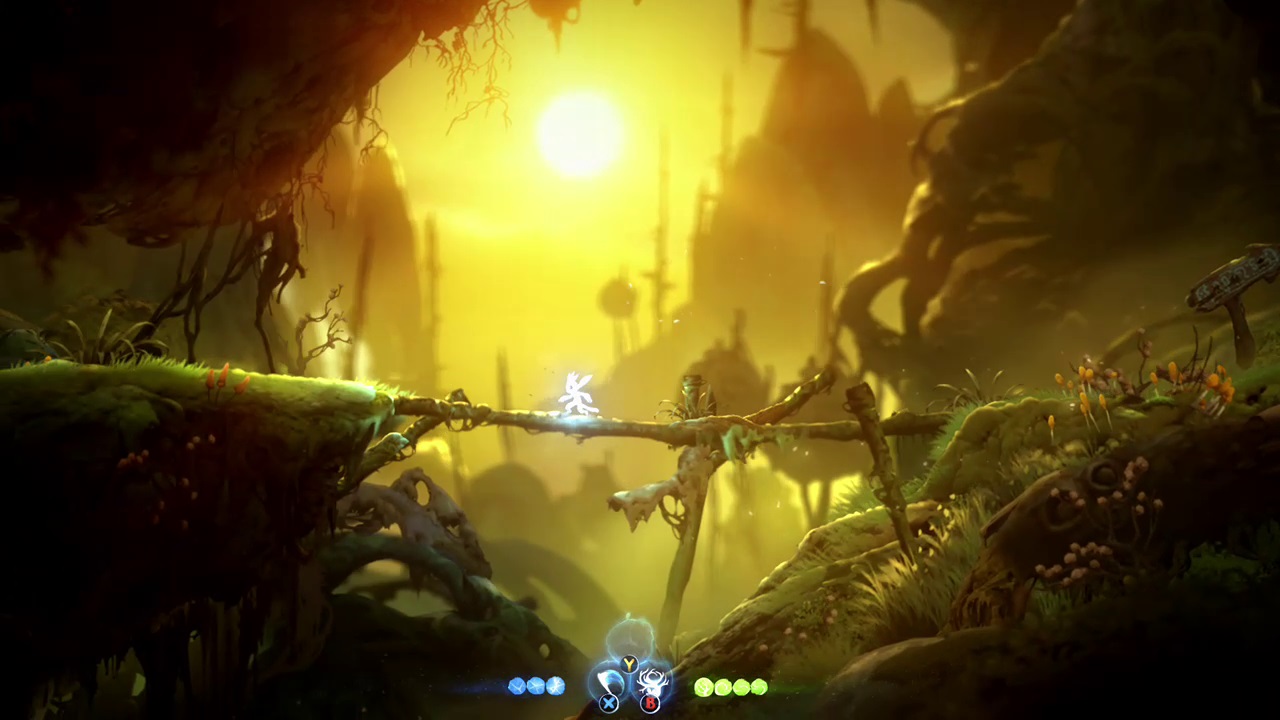Select the antlered Regenerate ability icon
The width and height of the screenshot is (1280, 720).
(652, 684)
